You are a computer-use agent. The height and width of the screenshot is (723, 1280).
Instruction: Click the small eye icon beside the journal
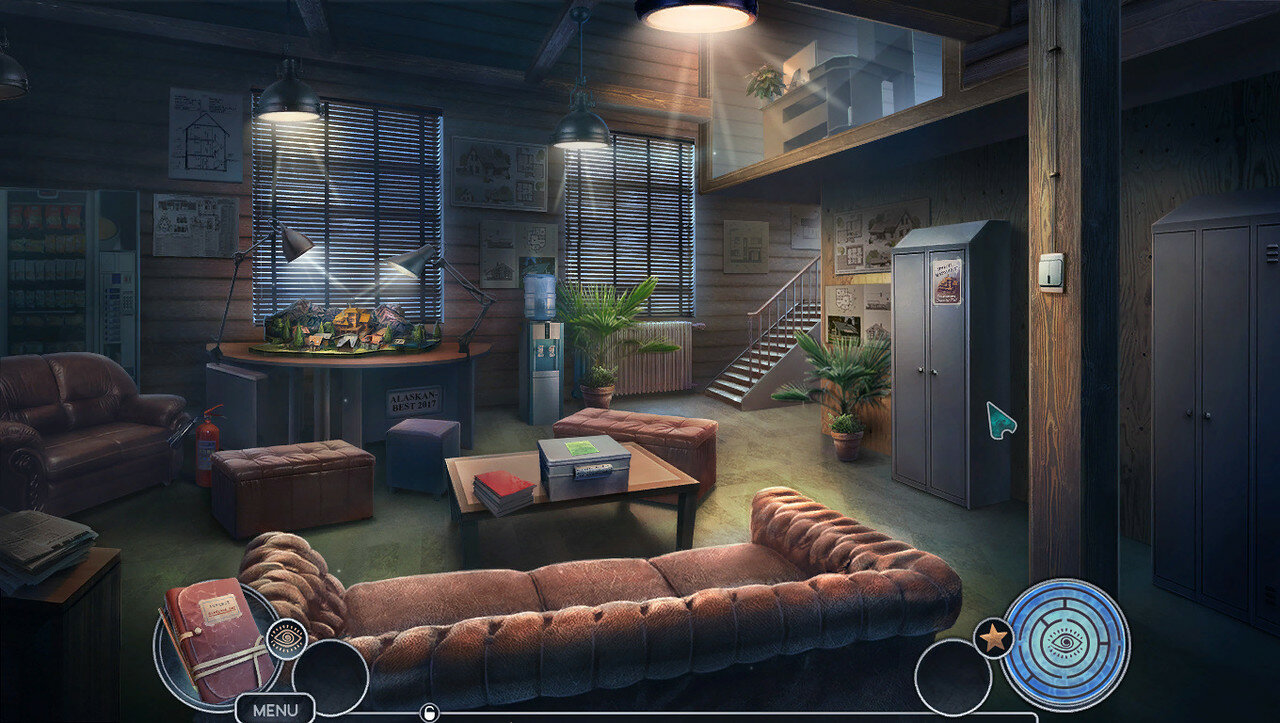pos(287,639)
